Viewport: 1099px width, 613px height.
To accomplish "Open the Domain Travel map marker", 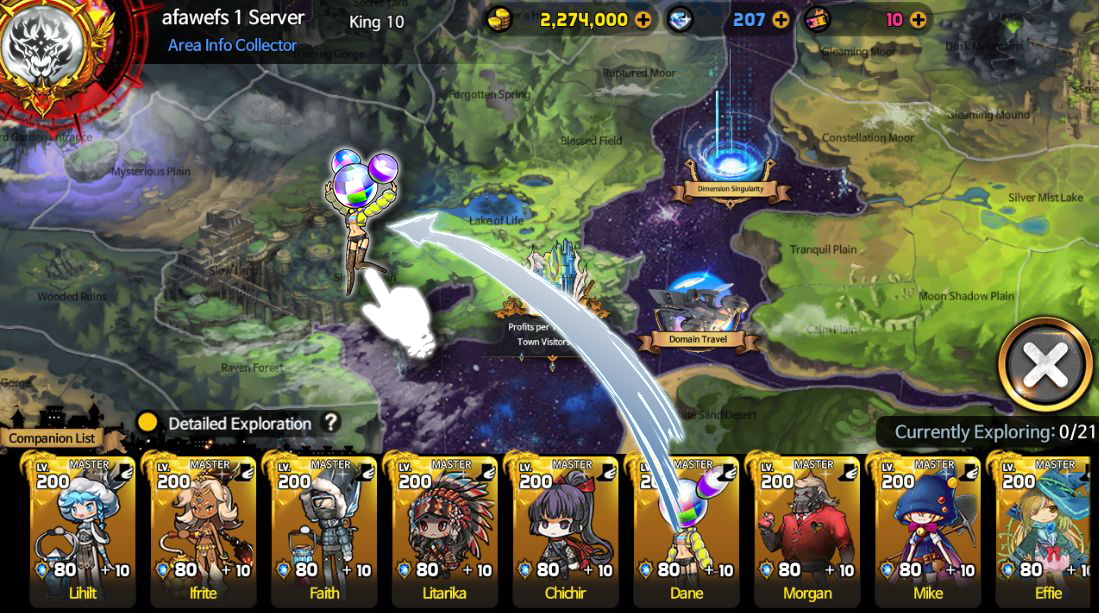I will (x=697, y=312).
